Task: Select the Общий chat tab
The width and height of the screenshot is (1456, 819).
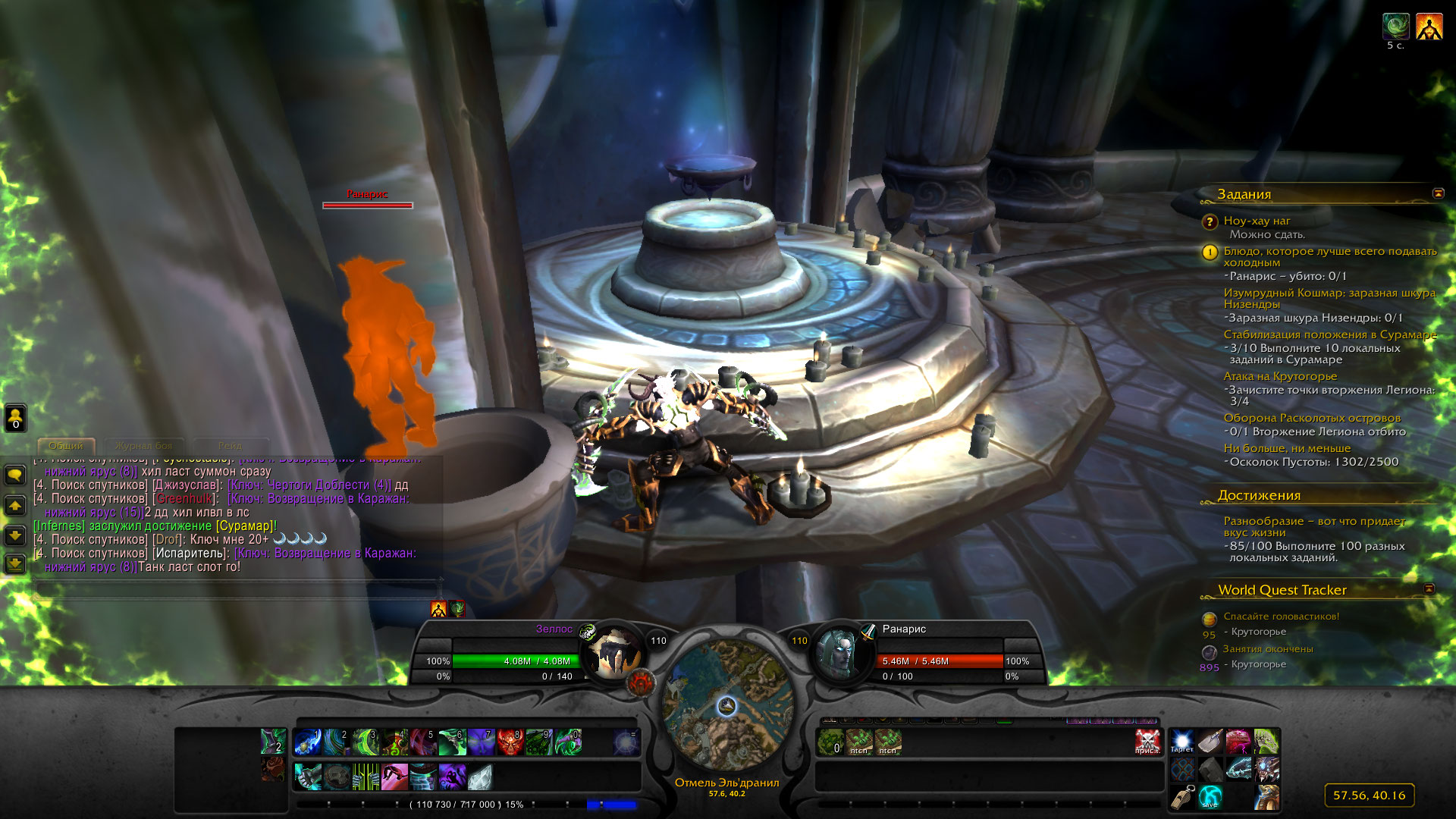Action: click(x=66, y=446)
